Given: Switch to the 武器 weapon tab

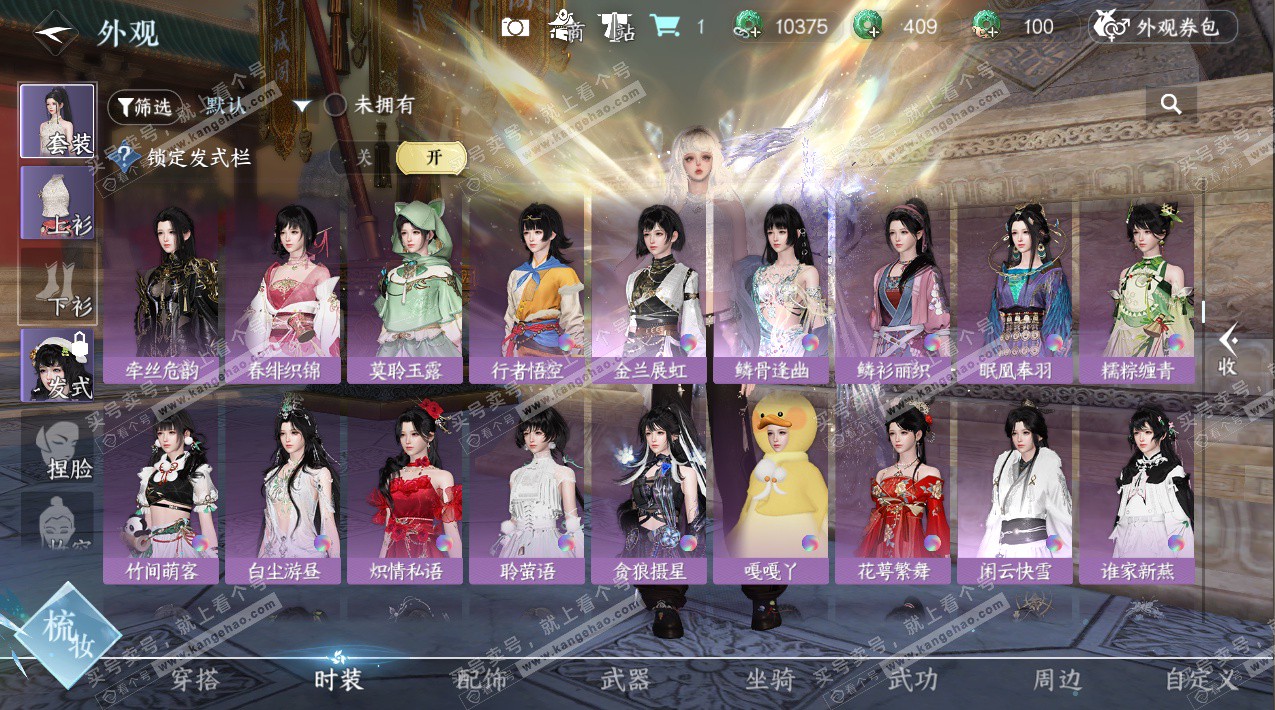Looking at the screenshot, I should pos(626,680).
